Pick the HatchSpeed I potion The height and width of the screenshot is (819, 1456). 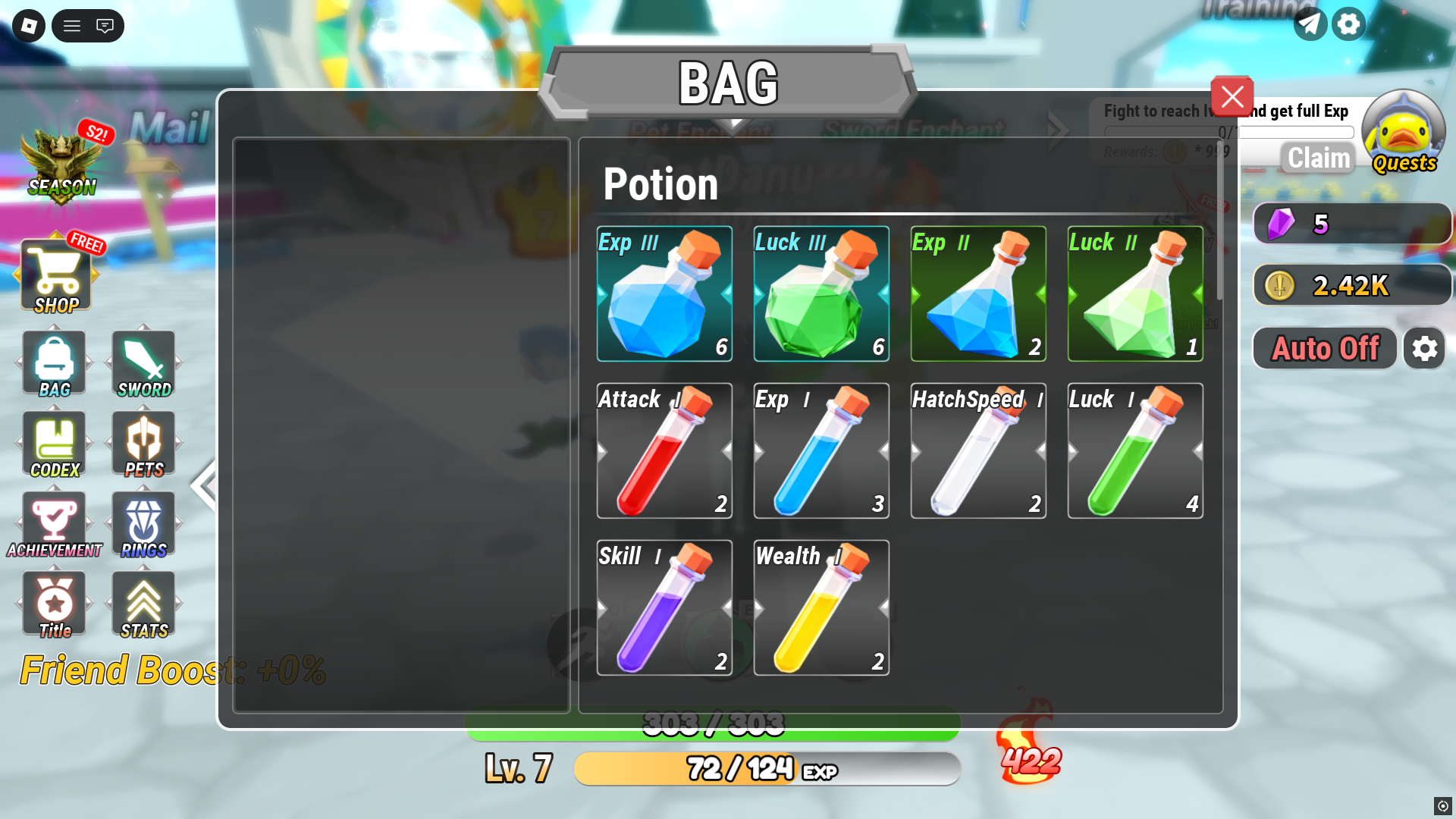978,450
